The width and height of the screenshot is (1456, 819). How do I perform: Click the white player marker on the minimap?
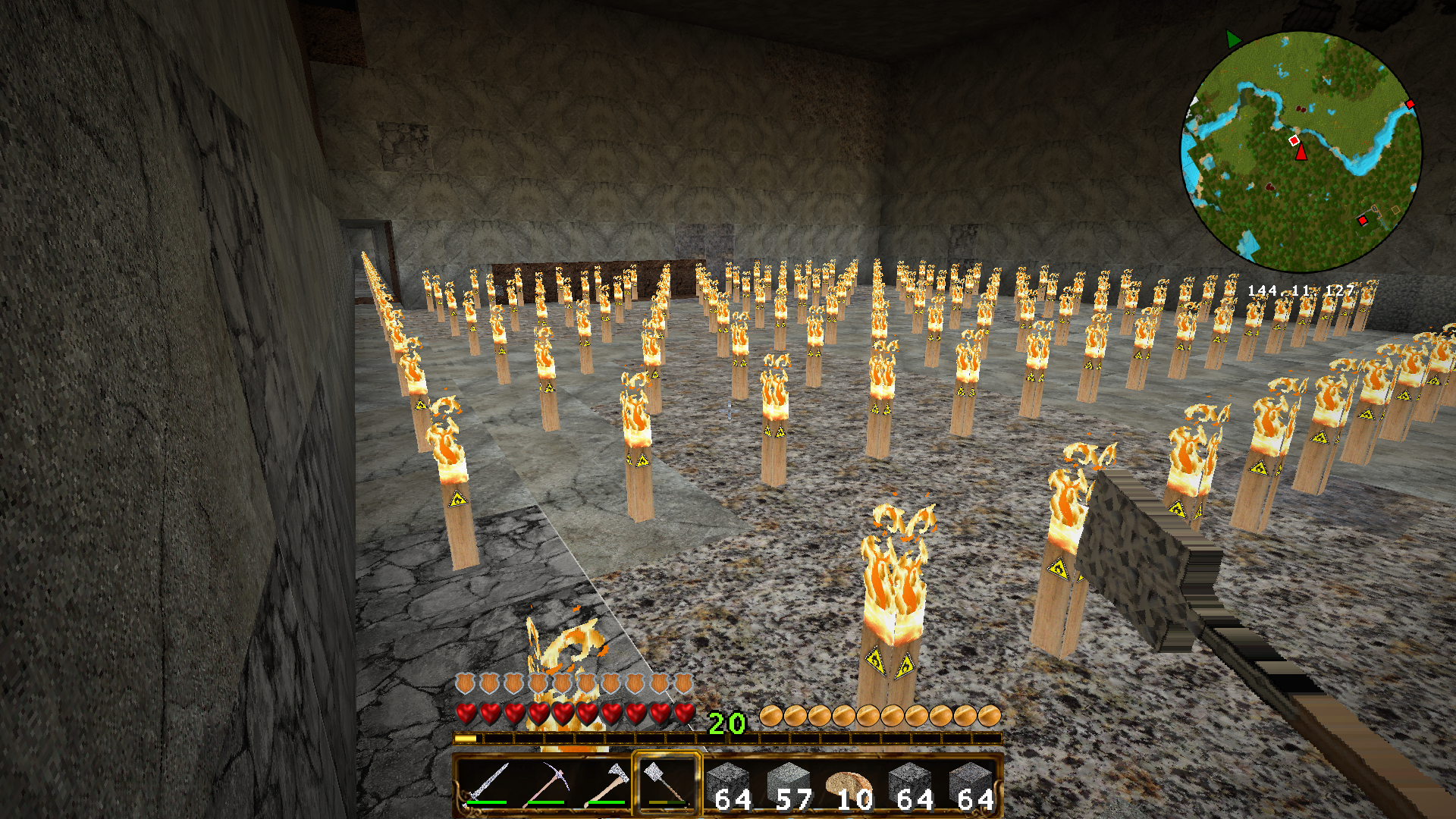[1294, 140]
